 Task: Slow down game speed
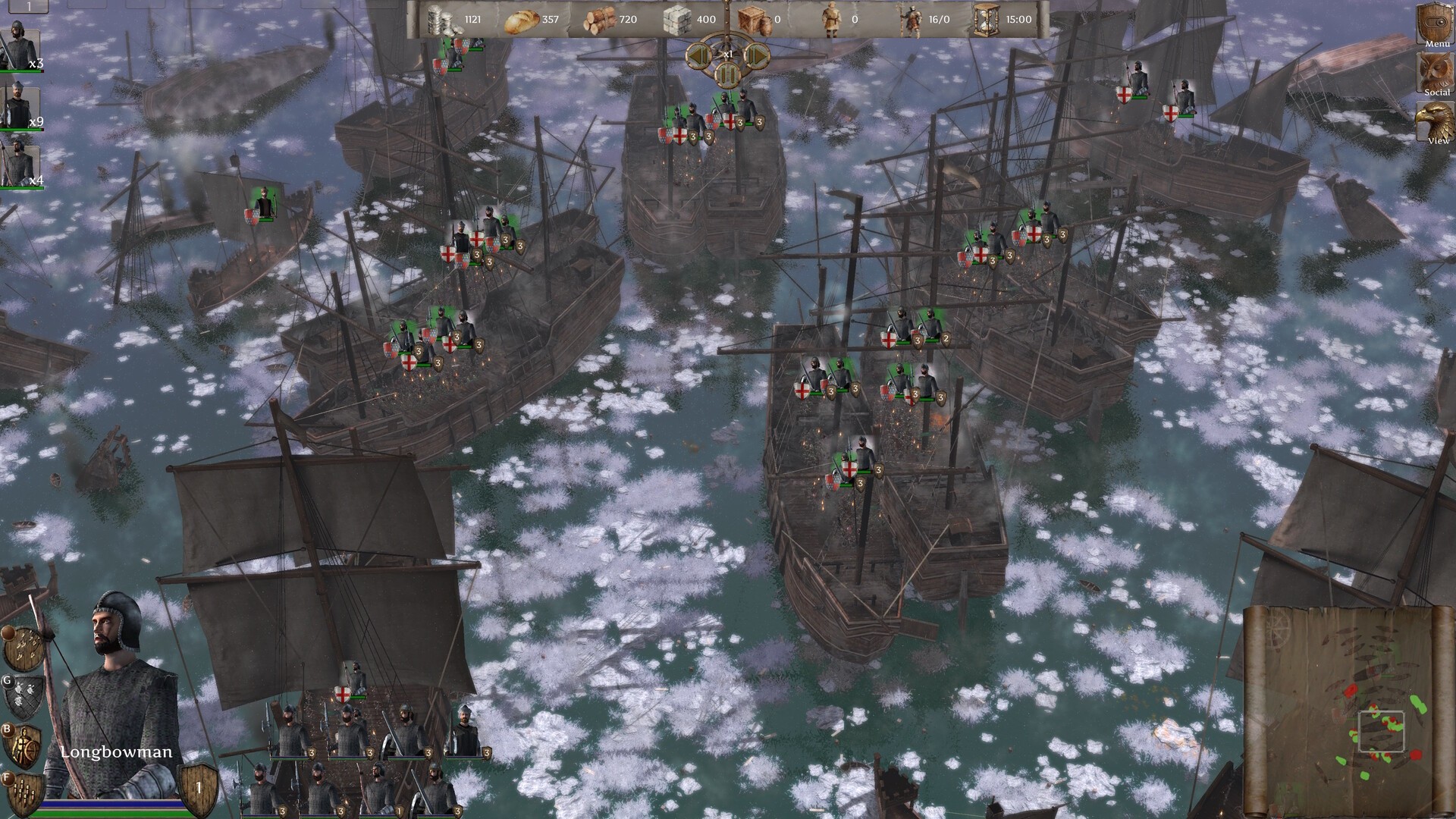pos(698,55)
